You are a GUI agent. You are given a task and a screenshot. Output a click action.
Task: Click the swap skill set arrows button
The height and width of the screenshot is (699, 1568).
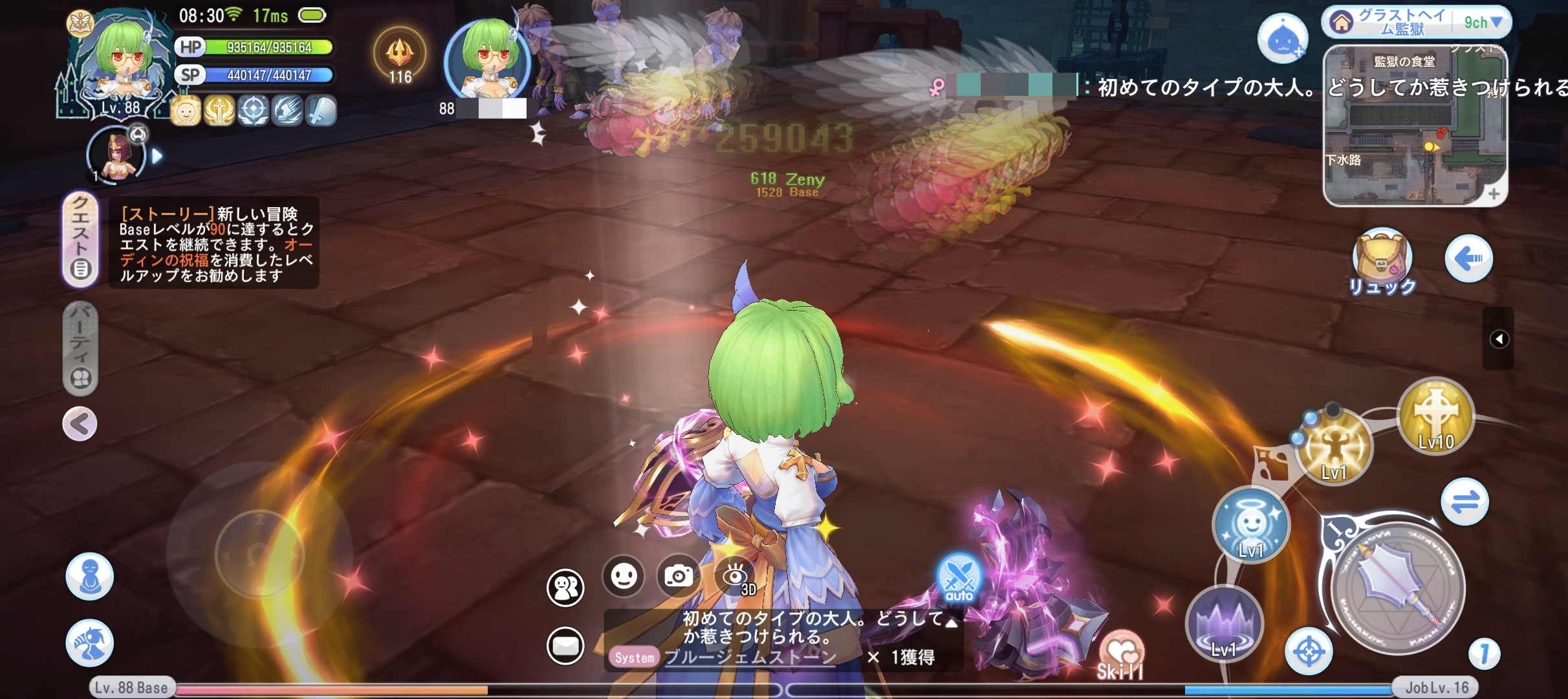tap(1465, 502)
